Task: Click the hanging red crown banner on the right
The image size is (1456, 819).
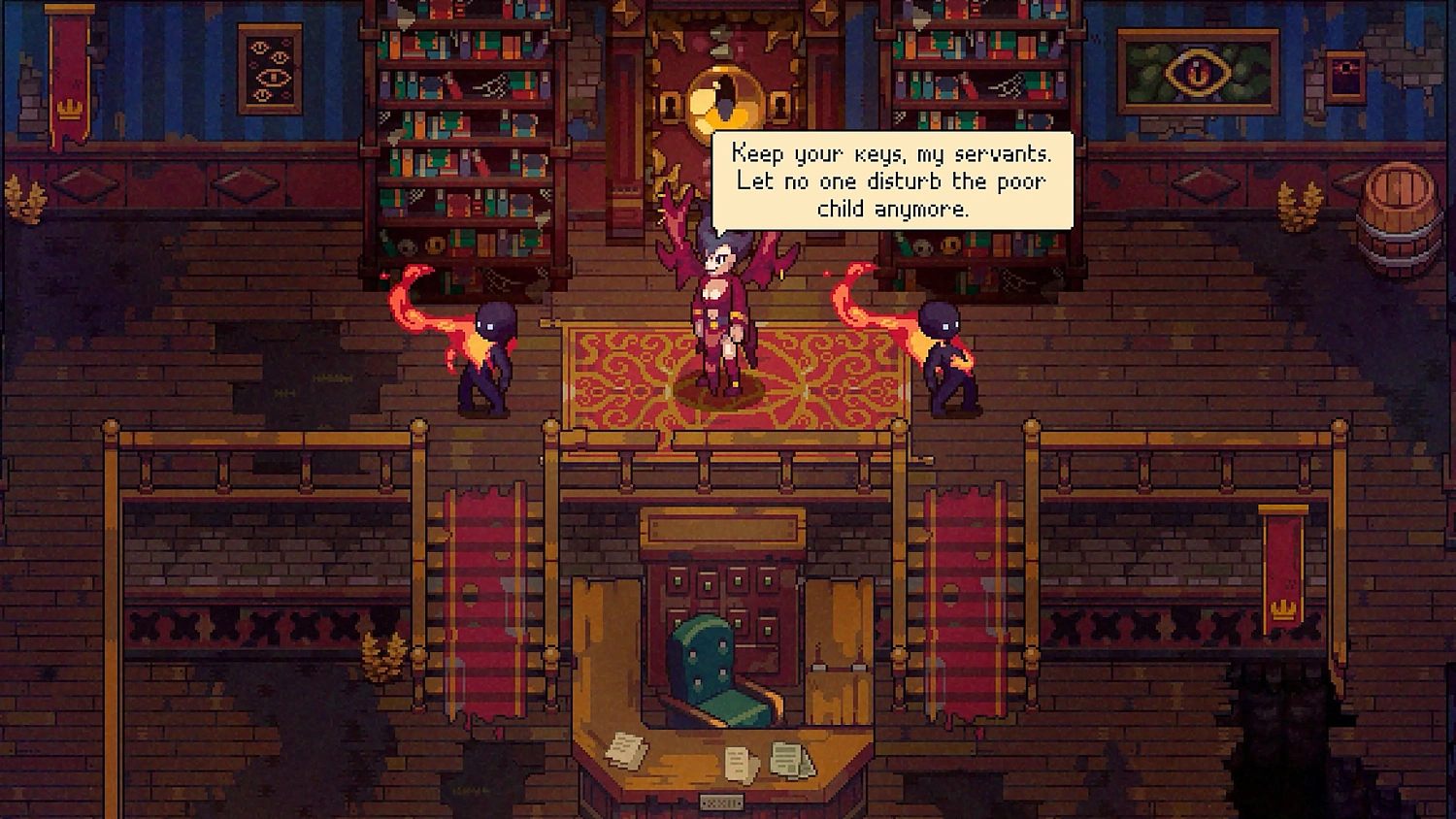Action: pyautogui.click(x=1281, y=568)
